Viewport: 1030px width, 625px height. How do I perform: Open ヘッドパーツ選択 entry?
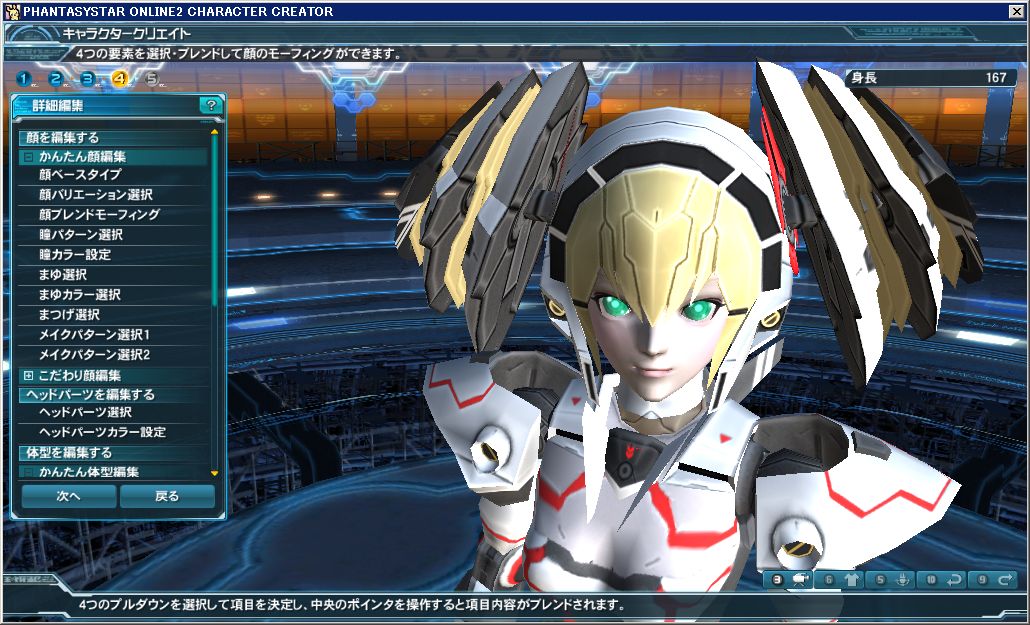click(85, 412)
